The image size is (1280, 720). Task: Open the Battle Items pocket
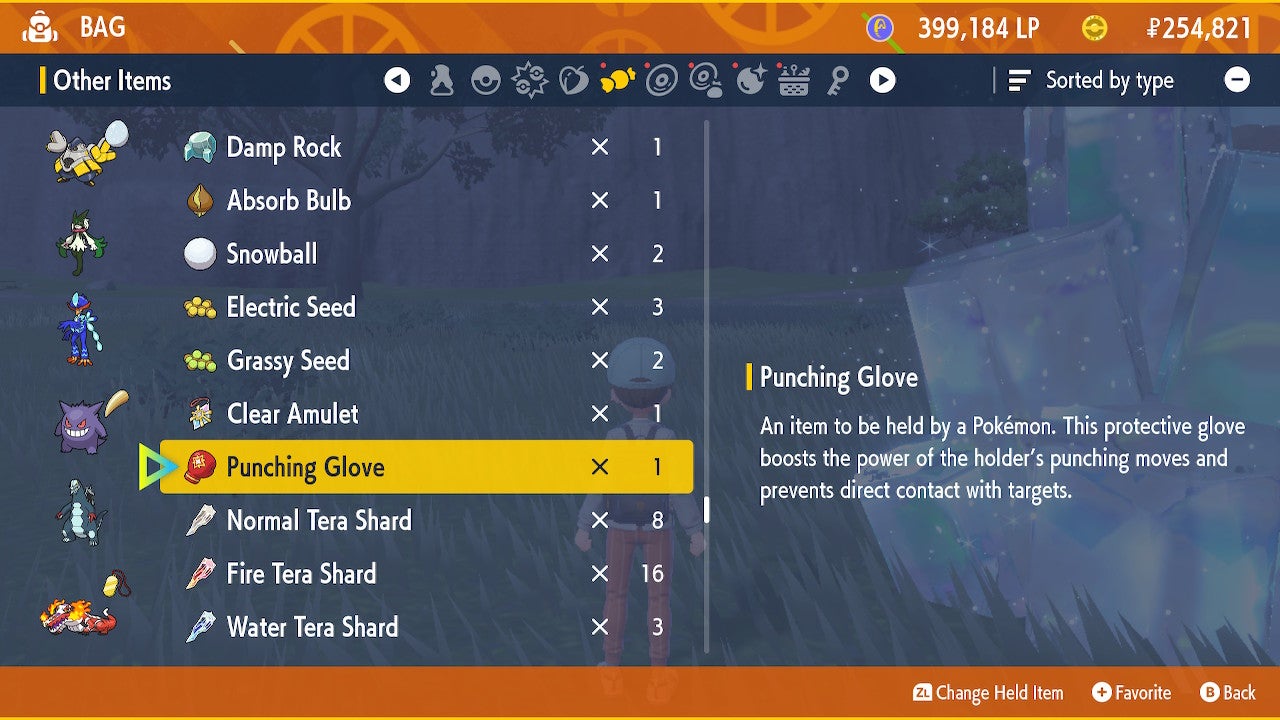coord(530,80)
